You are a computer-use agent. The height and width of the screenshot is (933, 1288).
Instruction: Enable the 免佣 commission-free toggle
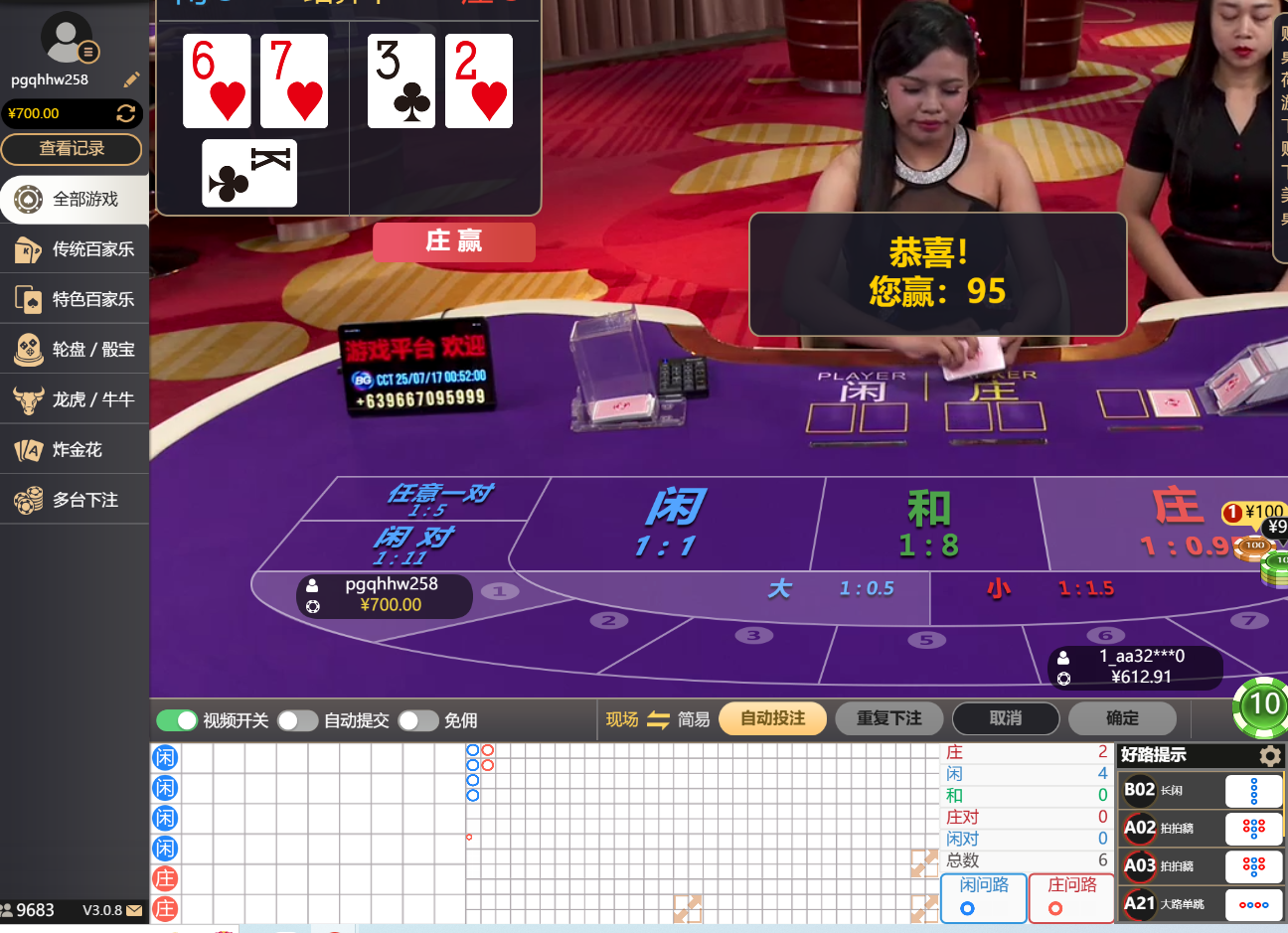417,719
